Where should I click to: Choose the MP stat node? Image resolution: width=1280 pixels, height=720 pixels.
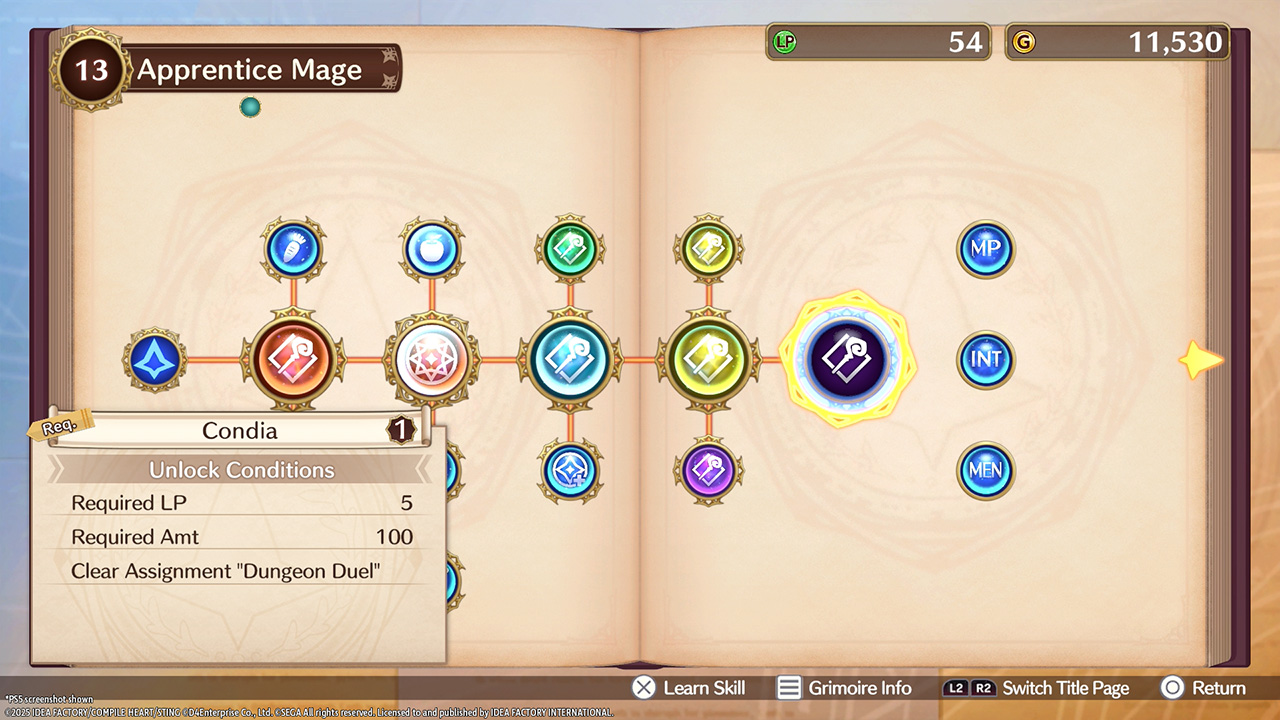[986, 249]
